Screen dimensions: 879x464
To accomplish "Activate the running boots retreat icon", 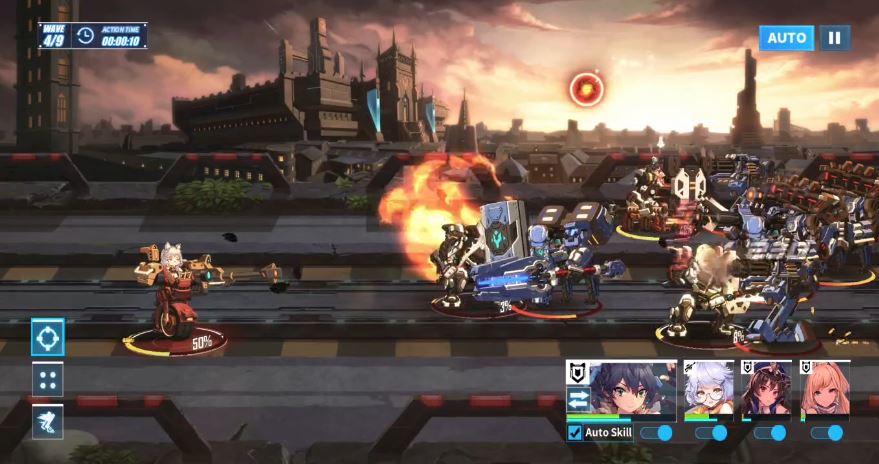I will coord(48,422).
